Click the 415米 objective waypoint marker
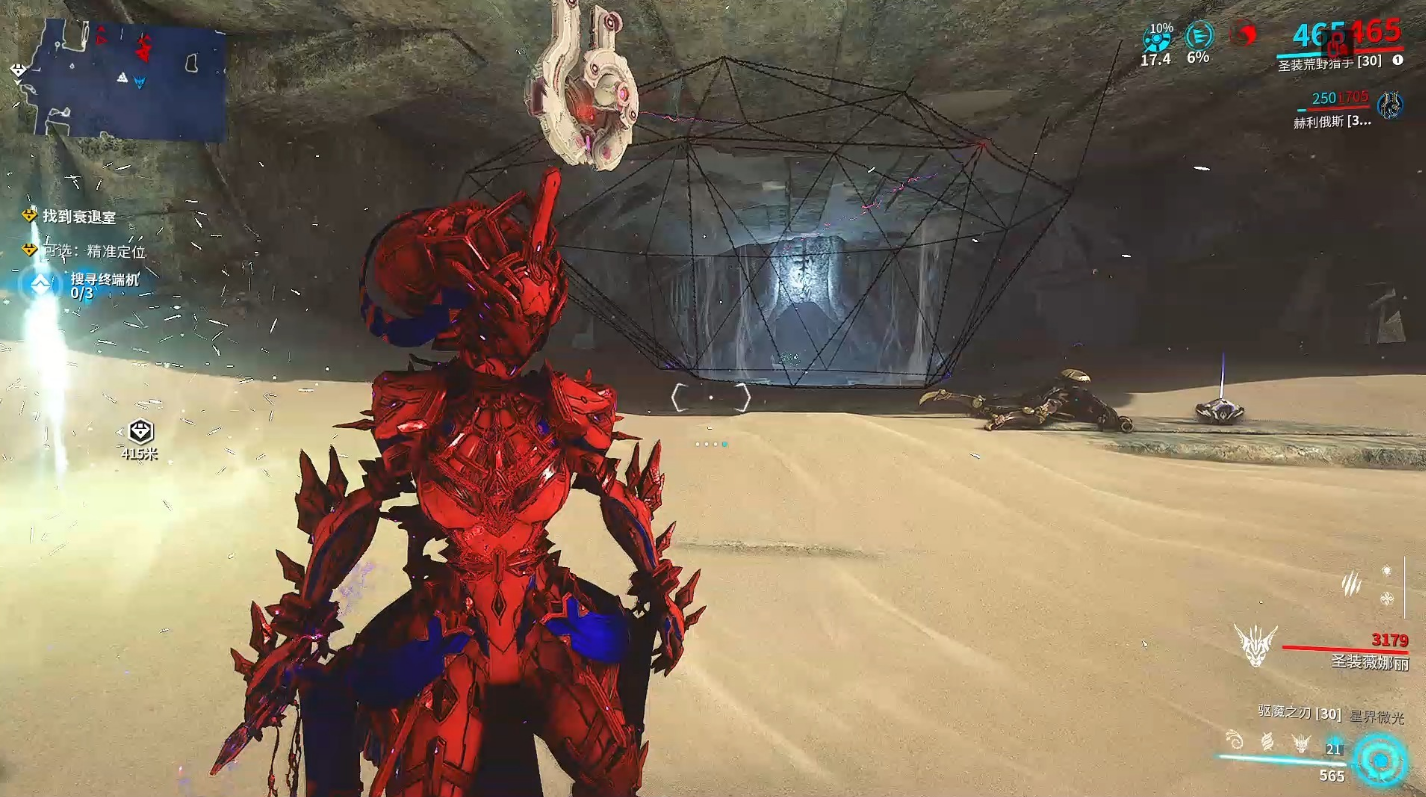Viewport: 1426px width, 797px height. coord(140,432)
